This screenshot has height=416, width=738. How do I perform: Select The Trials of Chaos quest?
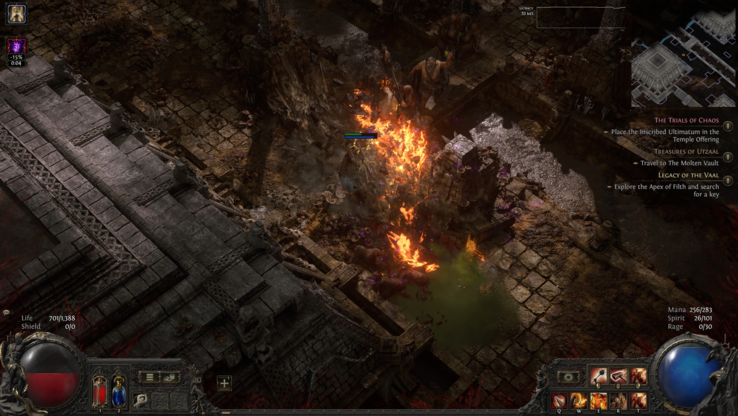pos(686,120)
